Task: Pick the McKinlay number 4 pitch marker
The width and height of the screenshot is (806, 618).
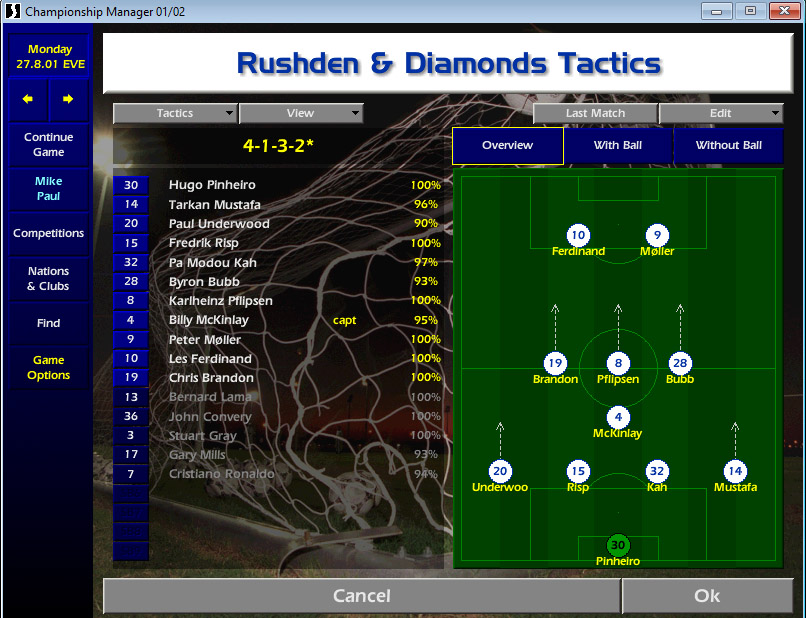Action: (x=618, y=417)
